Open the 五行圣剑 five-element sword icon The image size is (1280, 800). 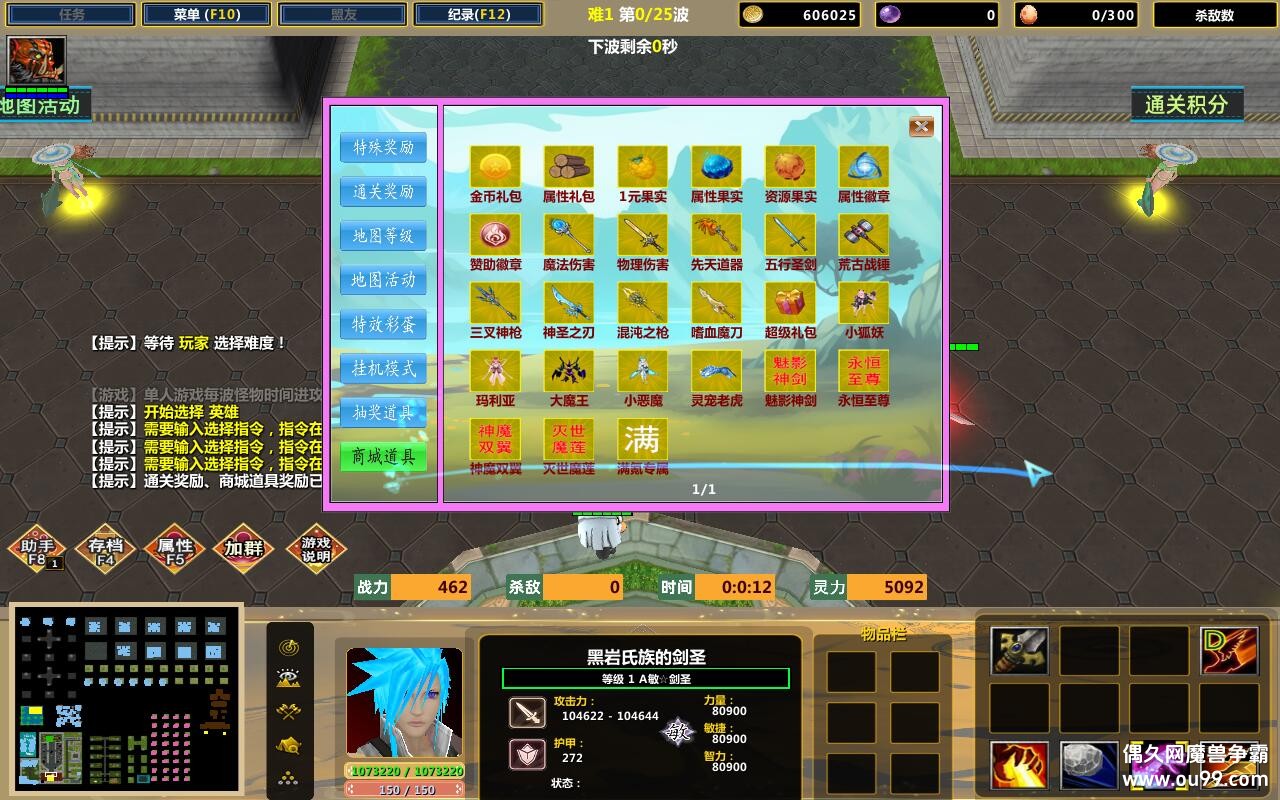(x=791, y=237)
